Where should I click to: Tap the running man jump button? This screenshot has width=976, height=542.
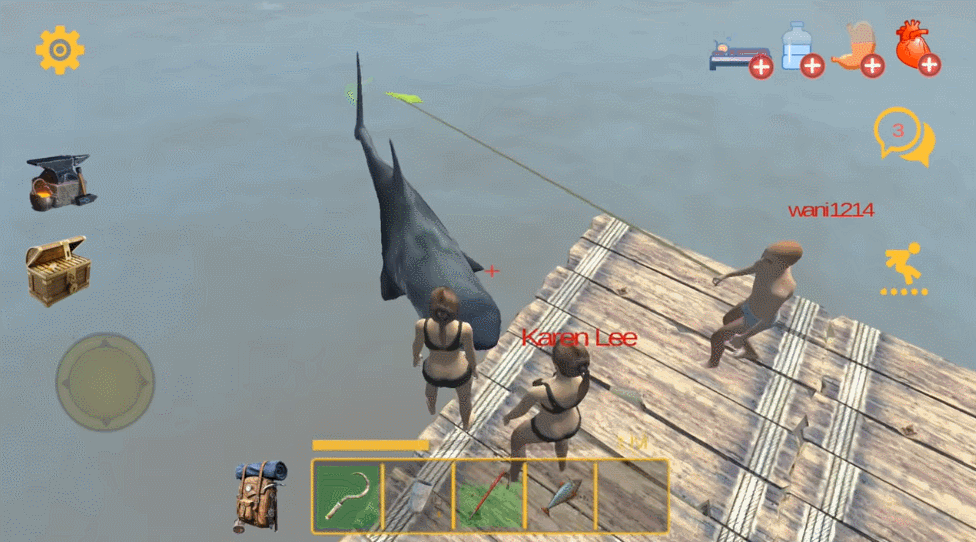click(904, 268)
